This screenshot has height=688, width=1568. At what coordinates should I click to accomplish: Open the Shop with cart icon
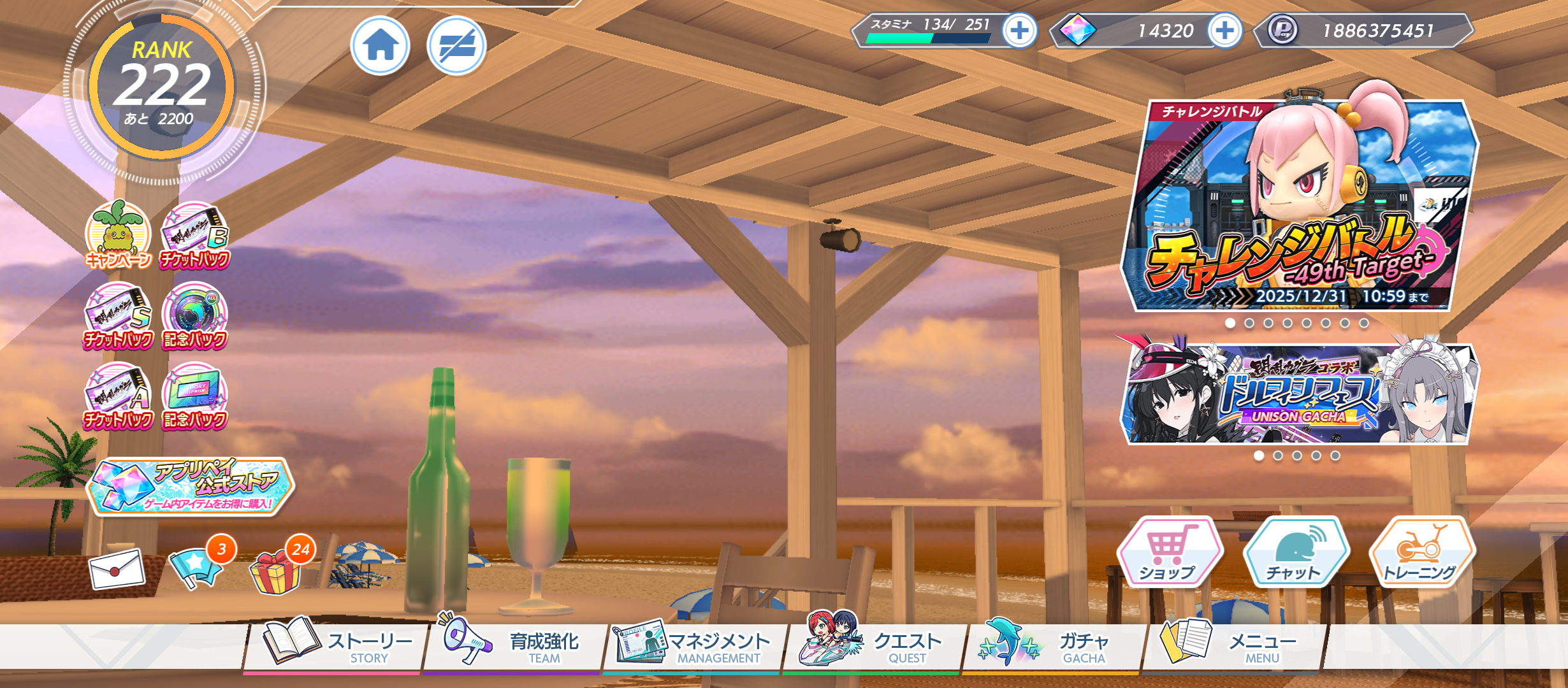(1168, 552)
